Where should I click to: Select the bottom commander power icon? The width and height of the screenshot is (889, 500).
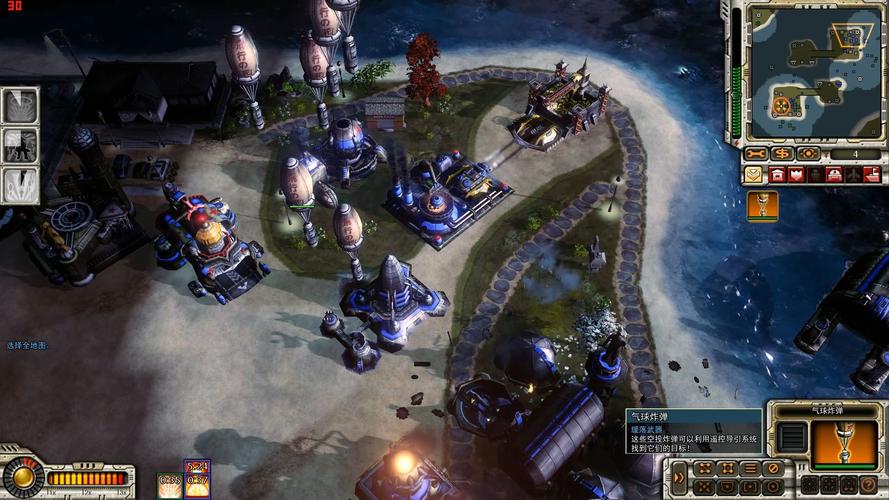(x=20, y=184)
